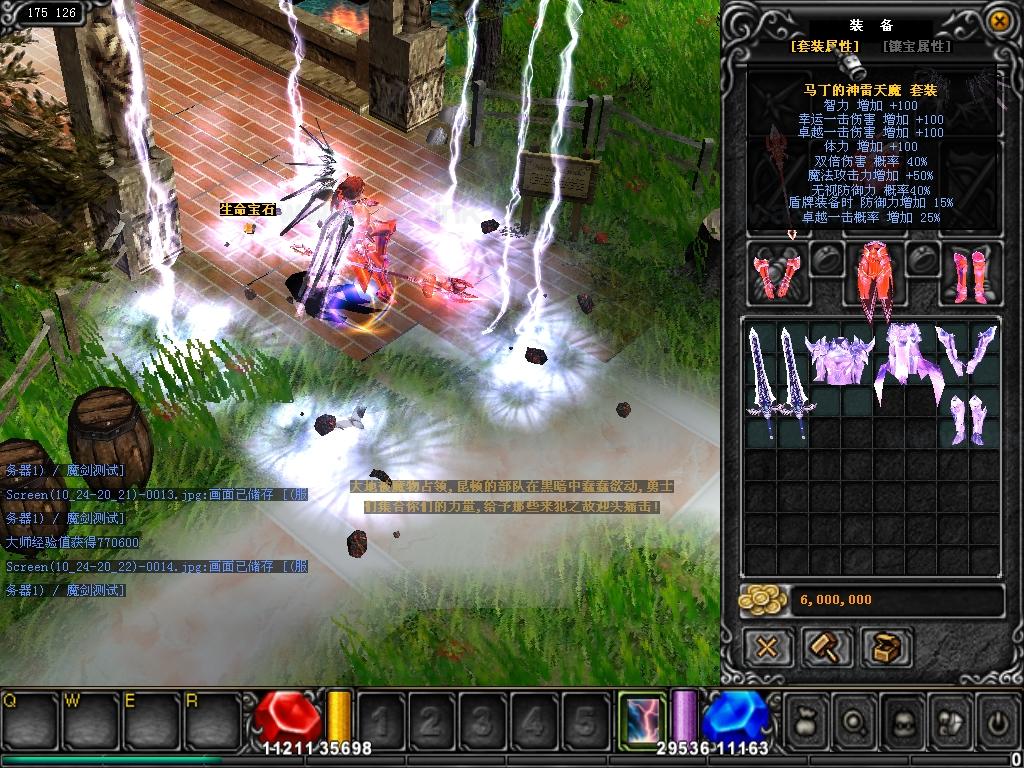The image size is (1024, 768).
Task: Select the equipped red gloves slot
Action: (x=775, y=272)
